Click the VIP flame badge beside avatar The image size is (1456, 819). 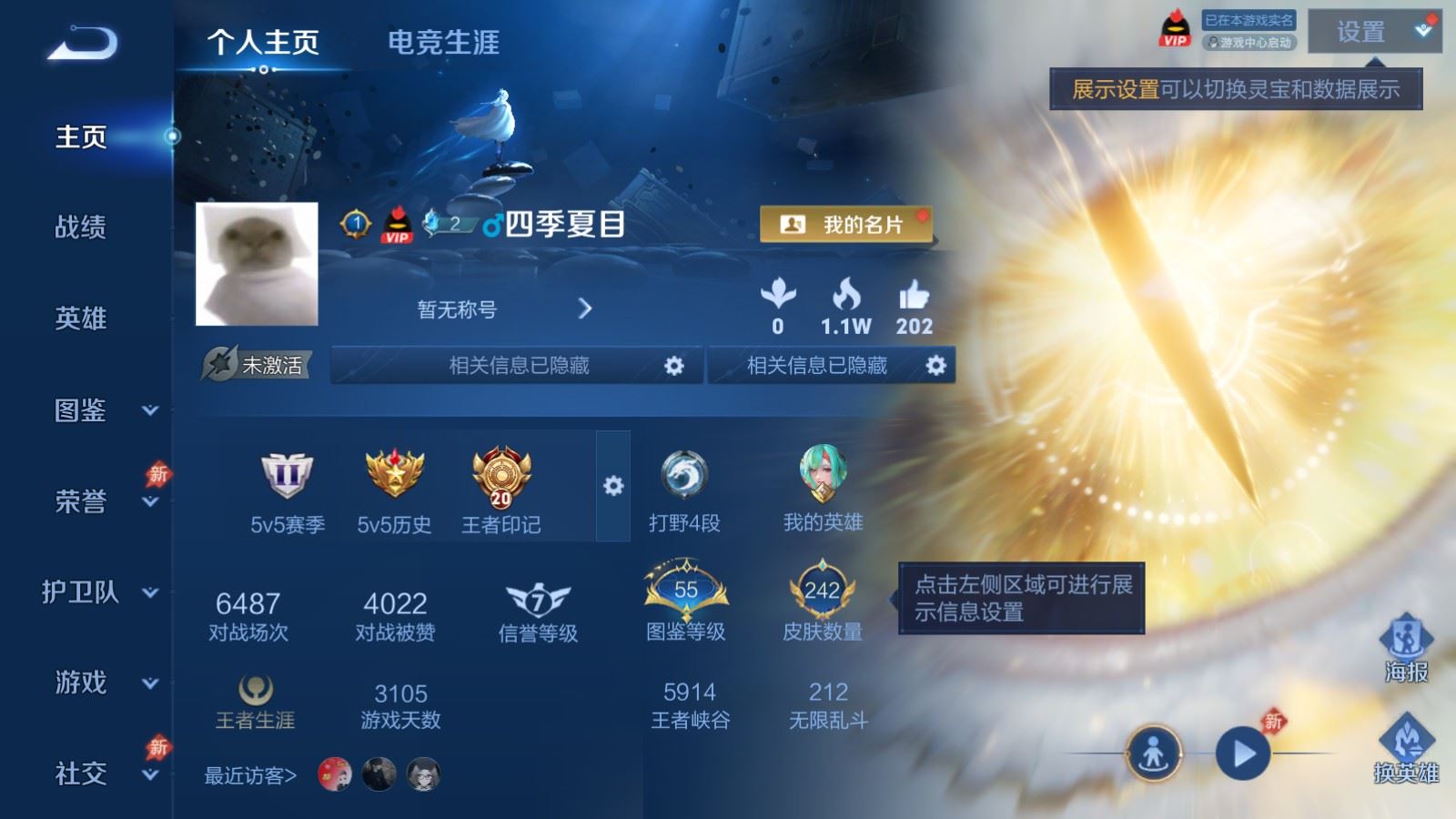pyautogui.click(x=397, y=225)
